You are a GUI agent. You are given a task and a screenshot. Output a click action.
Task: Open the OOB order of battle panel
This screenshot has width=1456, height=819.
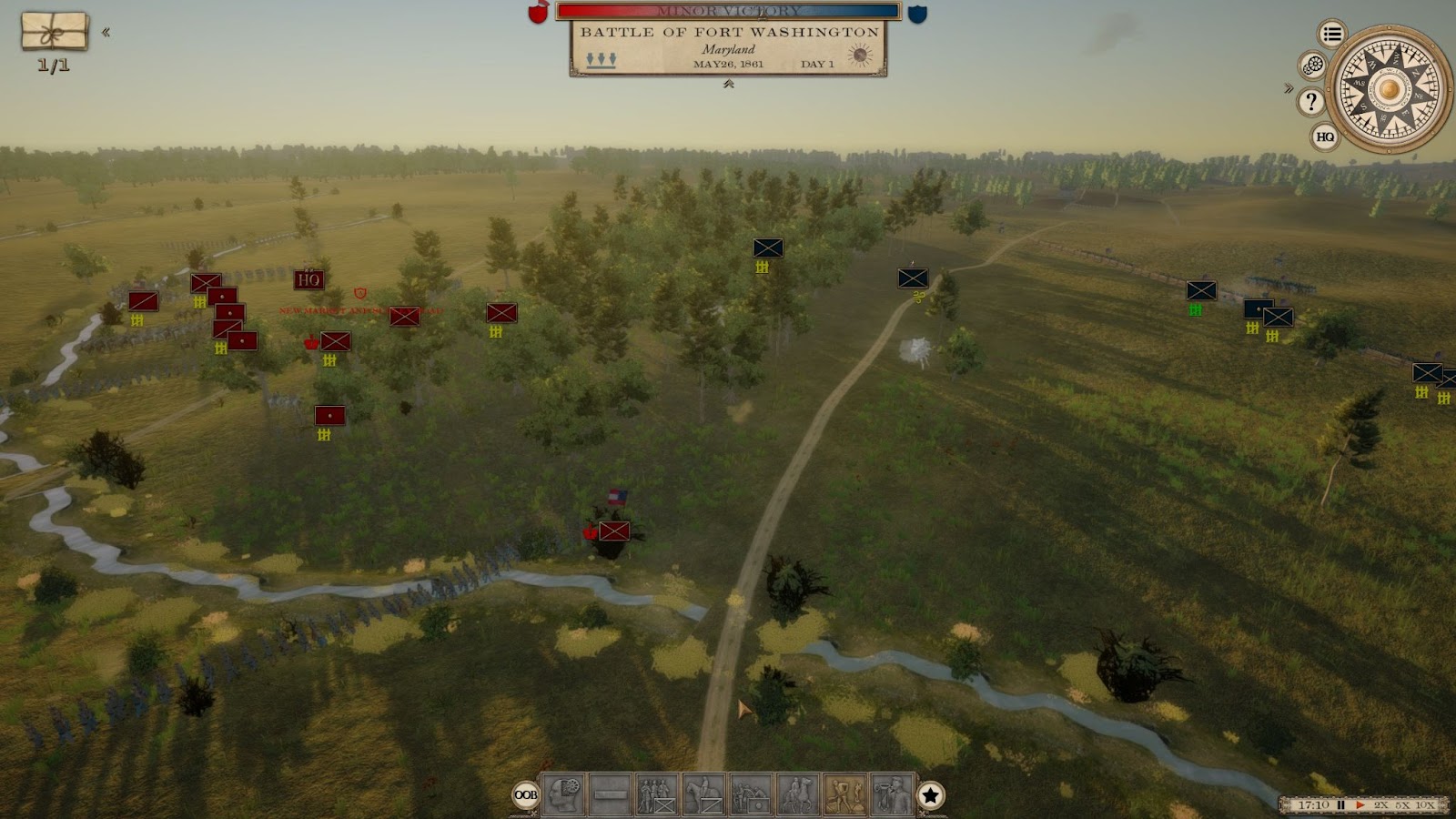click(x=526, y=794)
